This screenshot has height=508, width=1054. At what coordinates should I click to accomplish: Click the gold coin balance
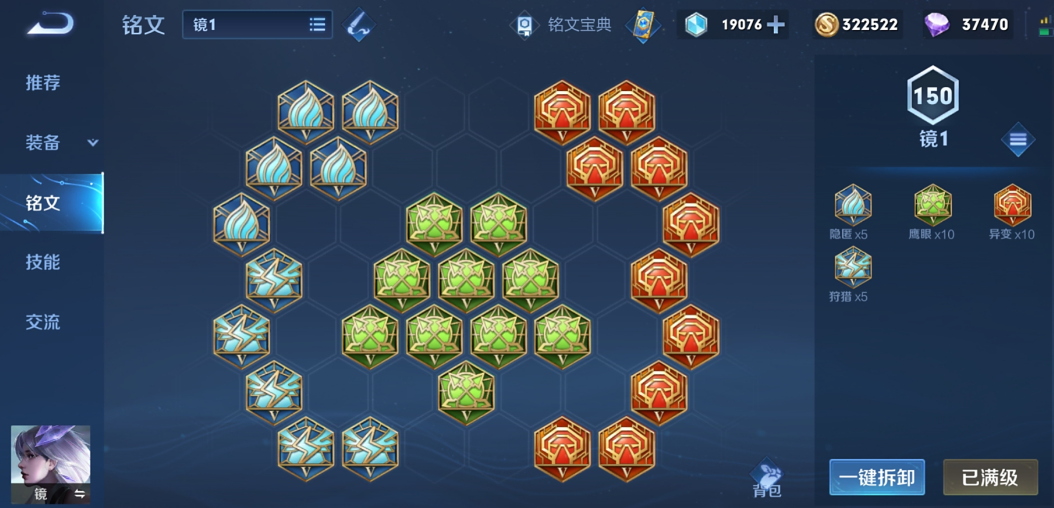click(856, 25)
